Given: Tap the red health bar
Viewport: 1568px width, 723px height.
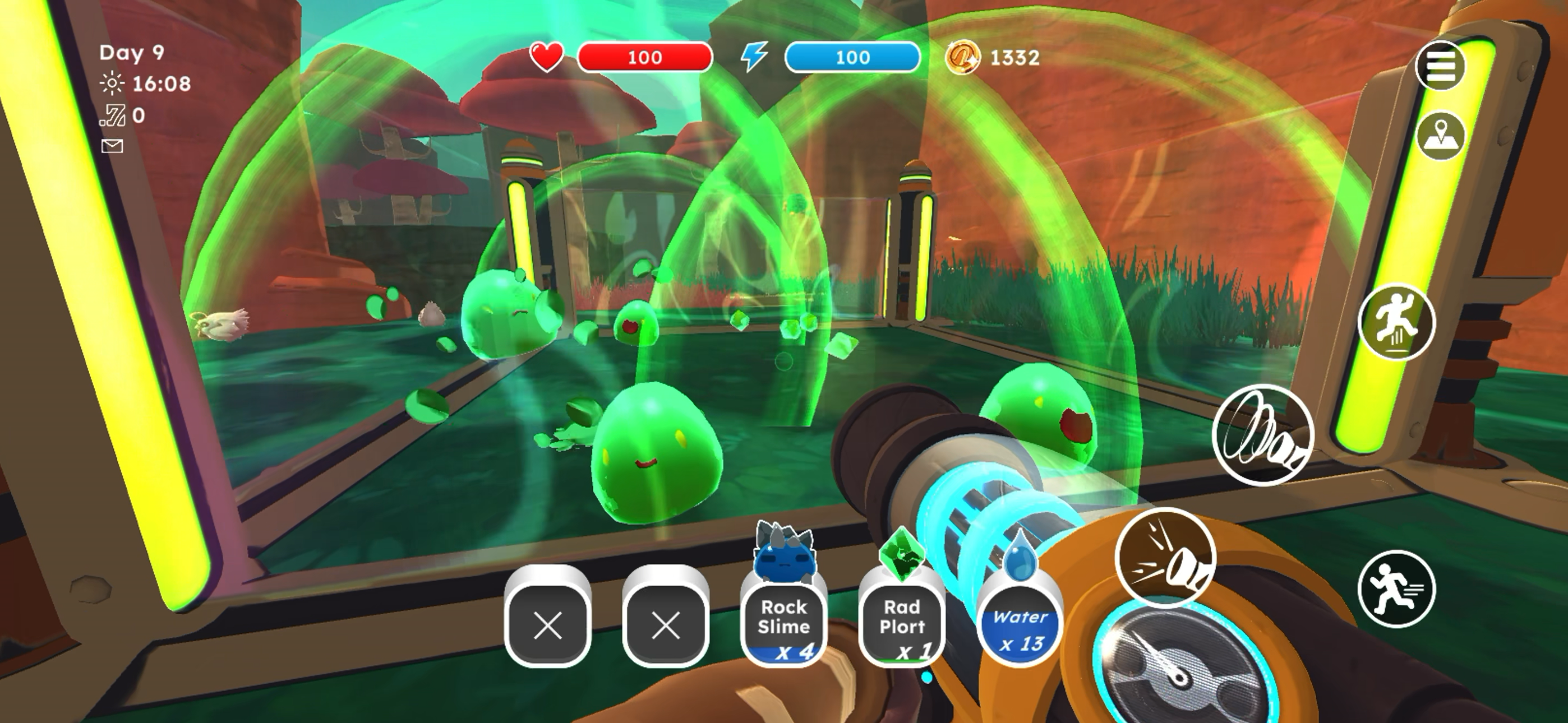Looking at the screenshot, I should point(645,57).
